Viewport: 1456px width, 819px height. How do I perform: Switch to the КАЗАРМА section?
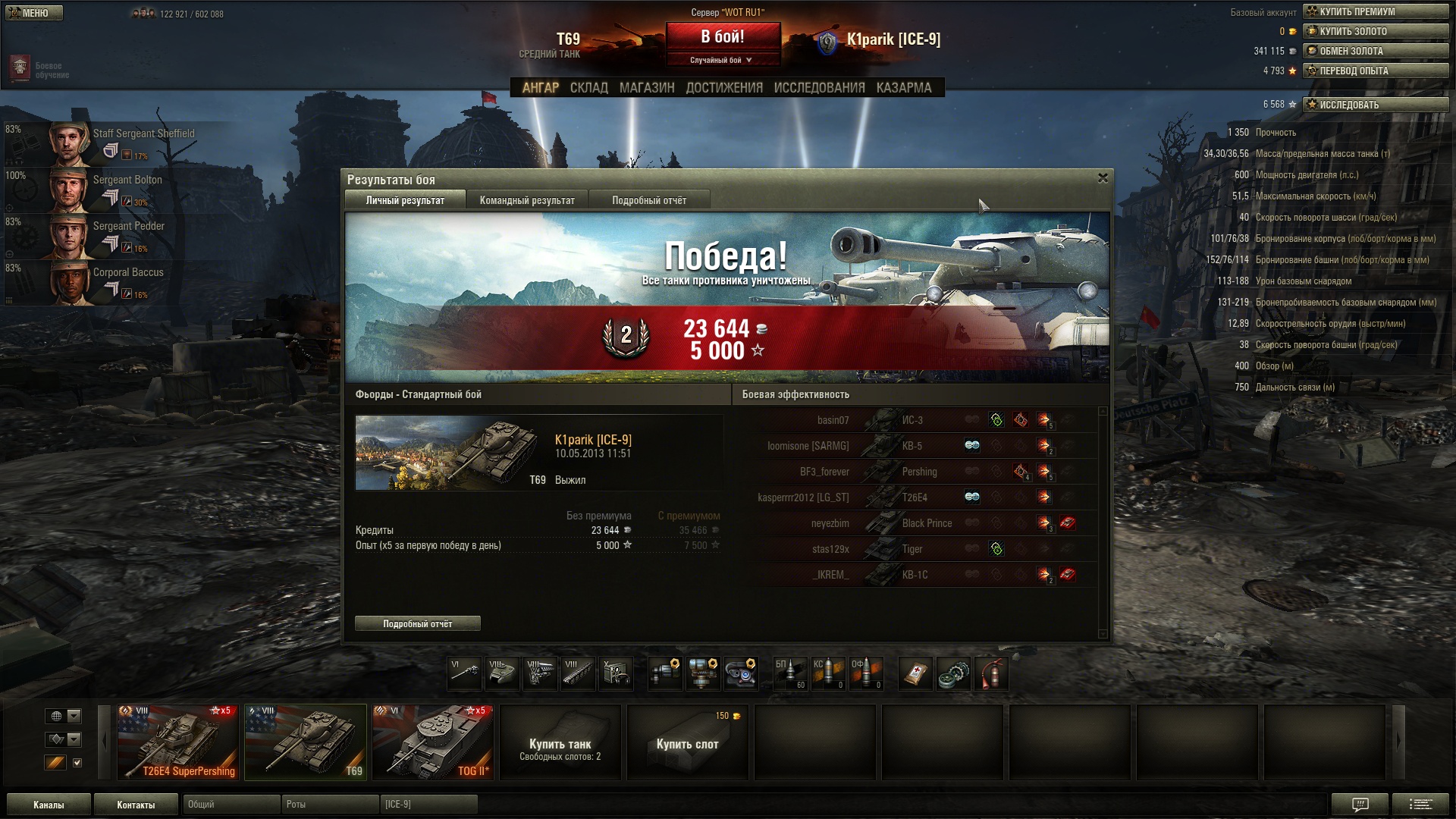[x=903, y=88]
